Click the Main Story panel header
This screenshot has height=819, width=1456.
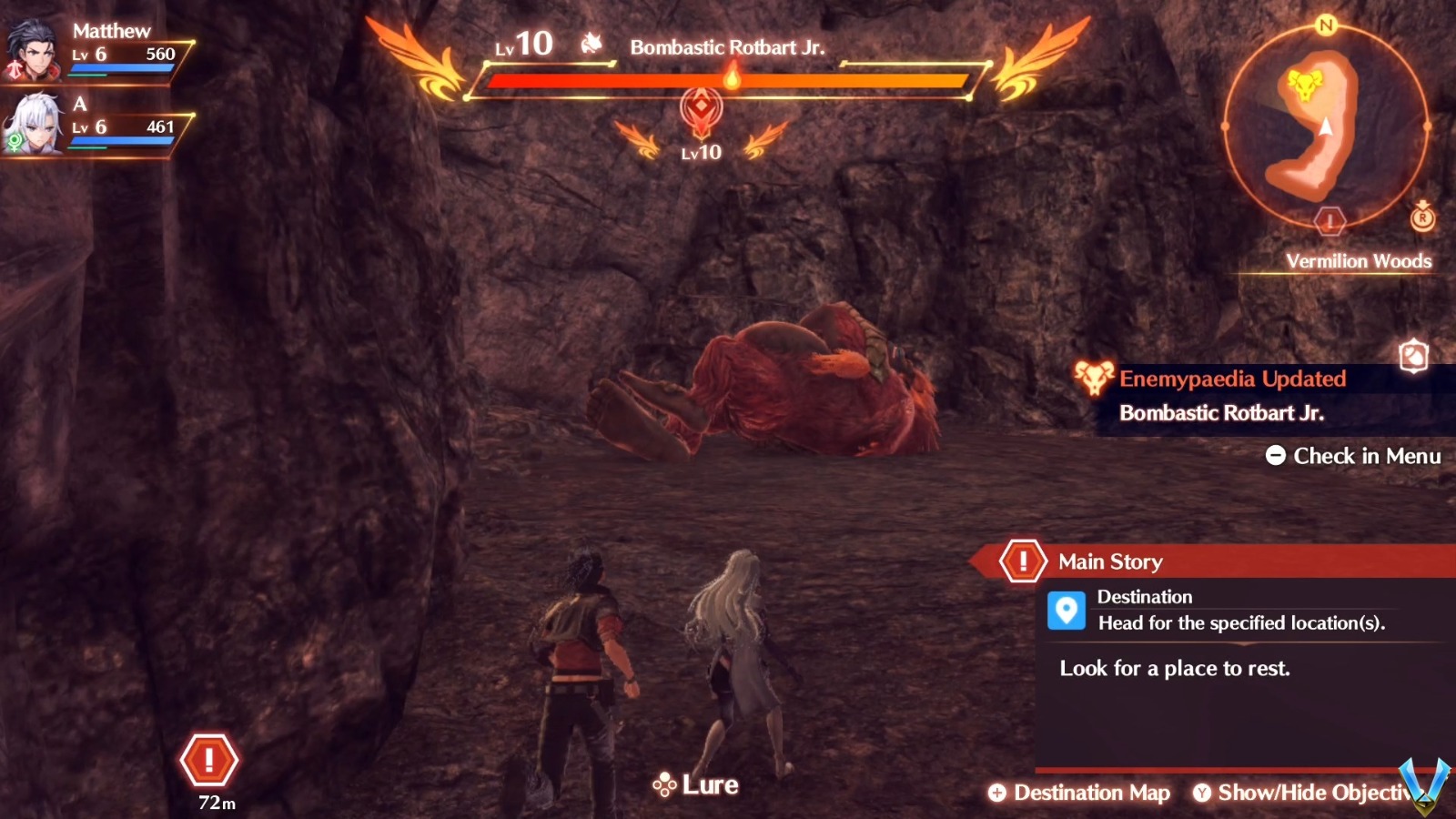coord(1110,561)
